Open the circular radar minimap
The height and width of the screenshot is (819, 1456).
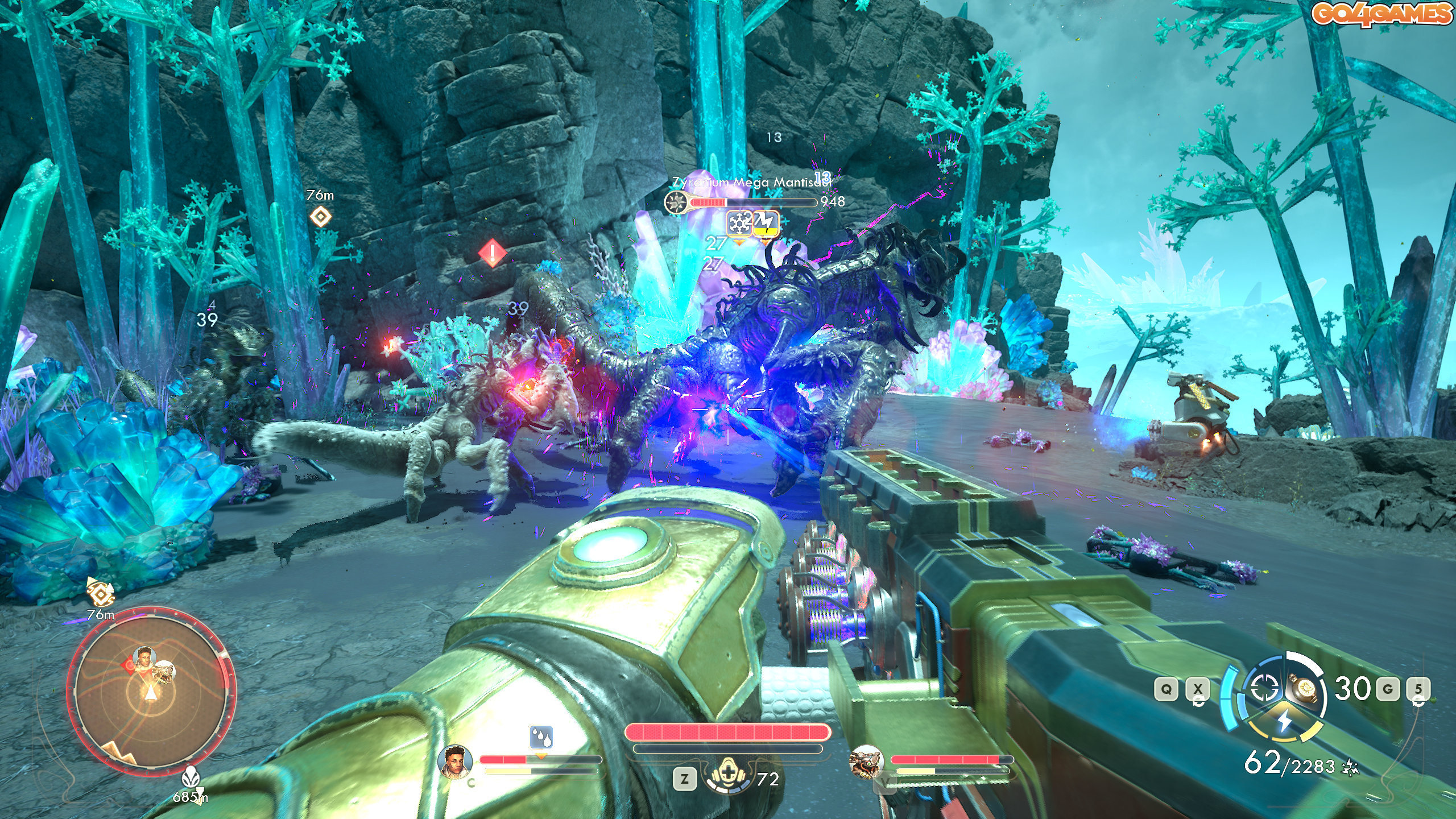tap(151, 692)
